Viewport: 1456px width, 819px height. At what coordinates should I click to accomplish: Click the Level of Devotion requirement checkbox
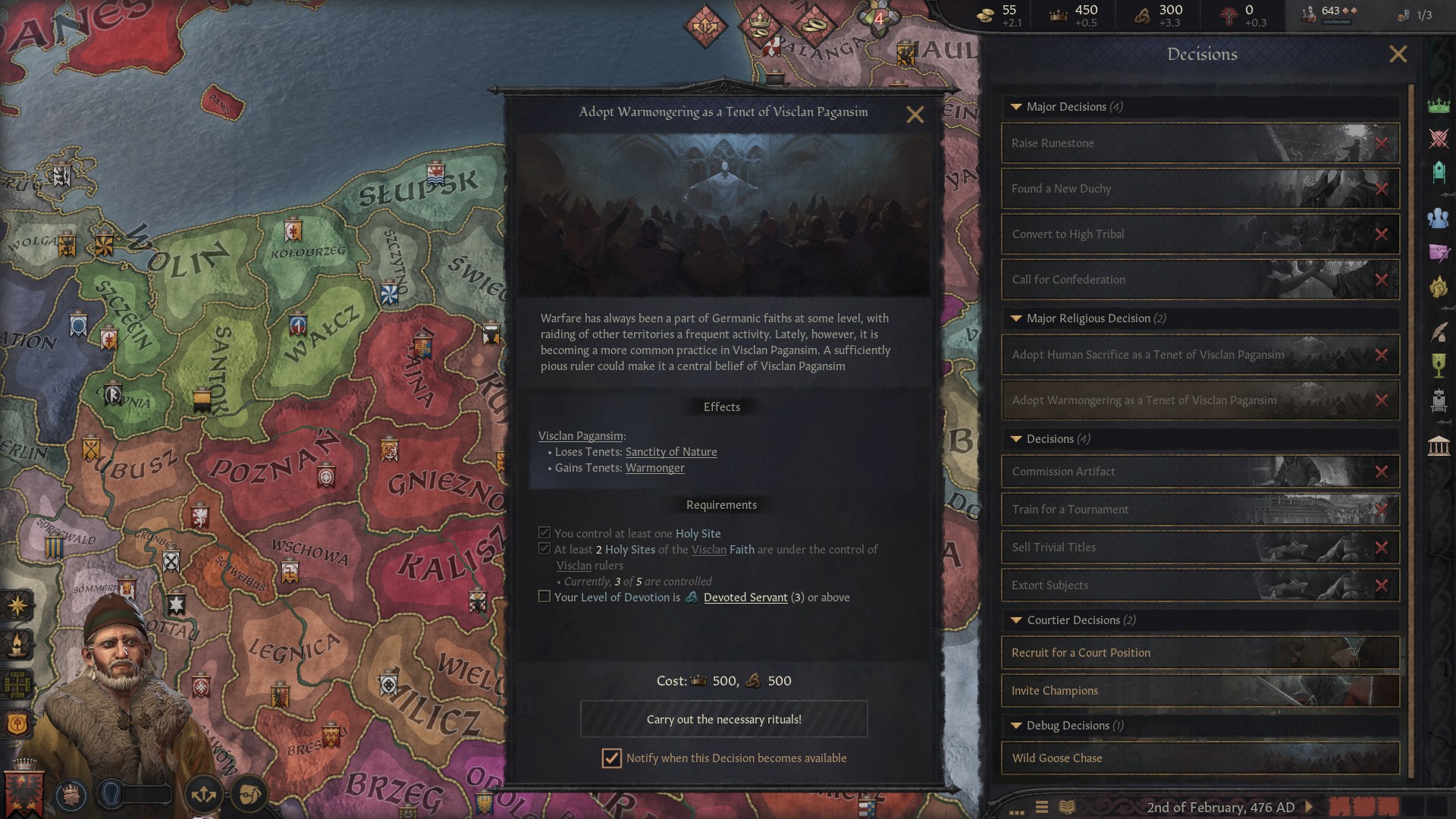tap(544, 597)
